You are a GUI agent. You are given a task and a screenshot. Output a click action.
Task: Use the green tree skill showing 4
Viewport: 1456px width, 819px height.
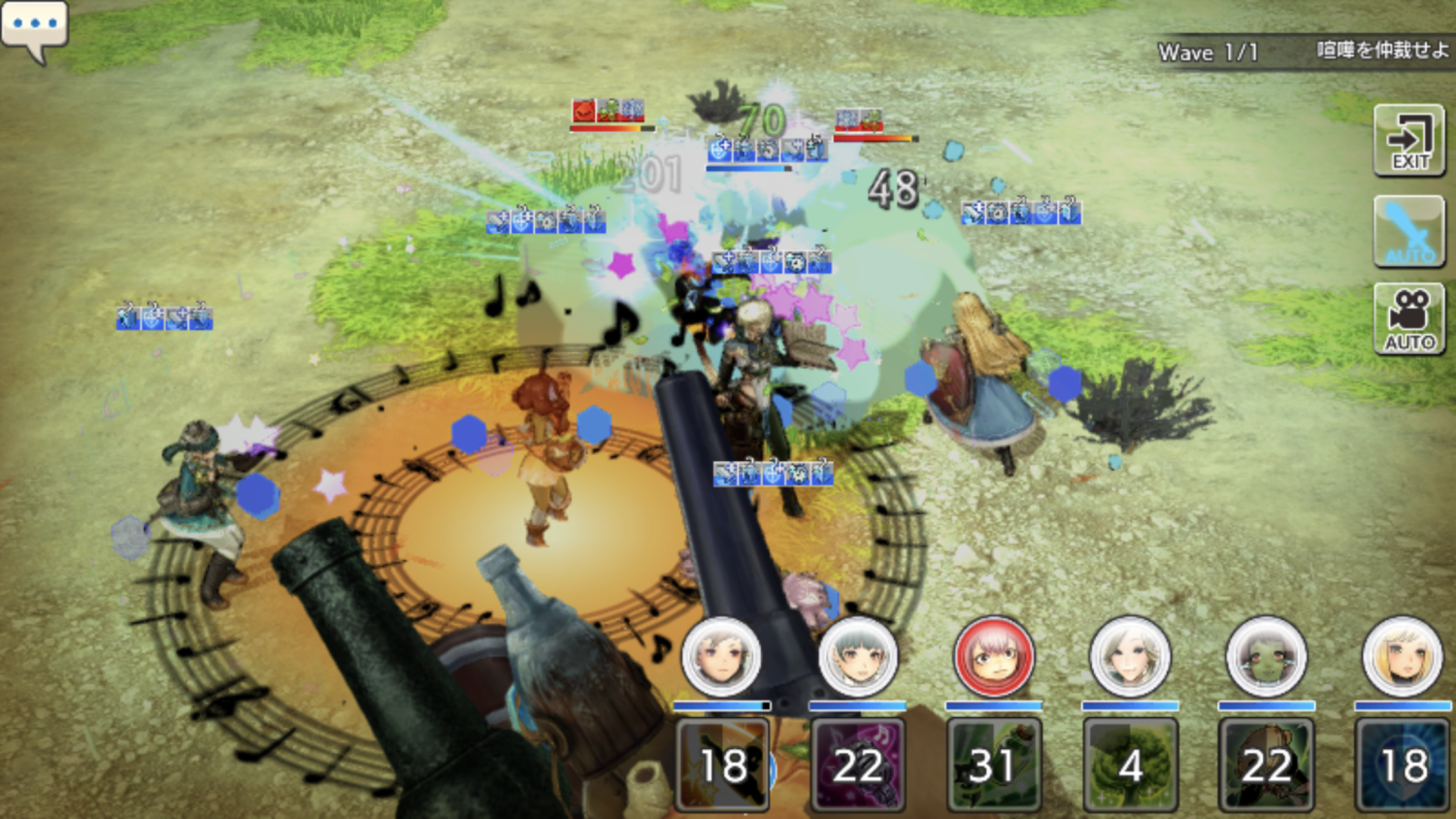coord(1130,765)
